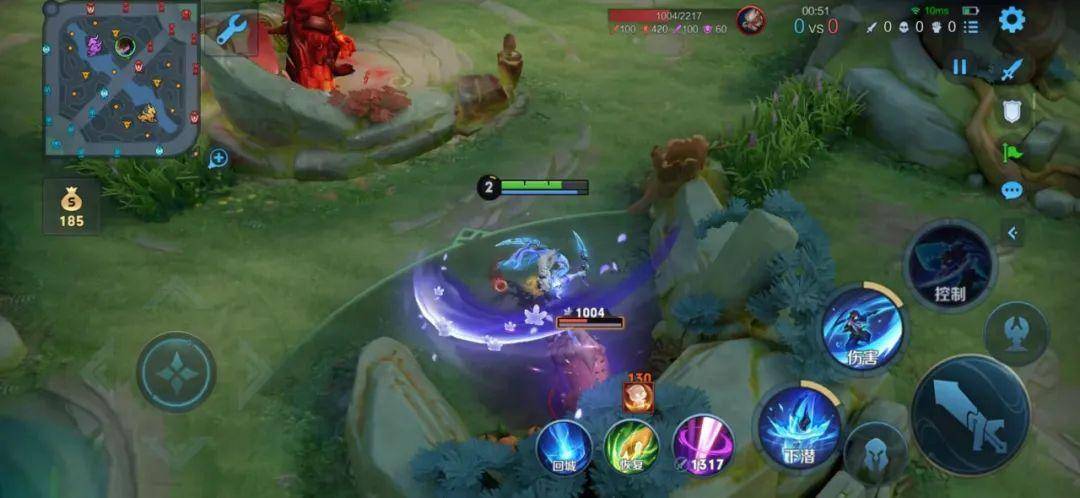Send the attack signal with sword icon
Screen dimensions: 1080x498
click(x=1013, y=69)
